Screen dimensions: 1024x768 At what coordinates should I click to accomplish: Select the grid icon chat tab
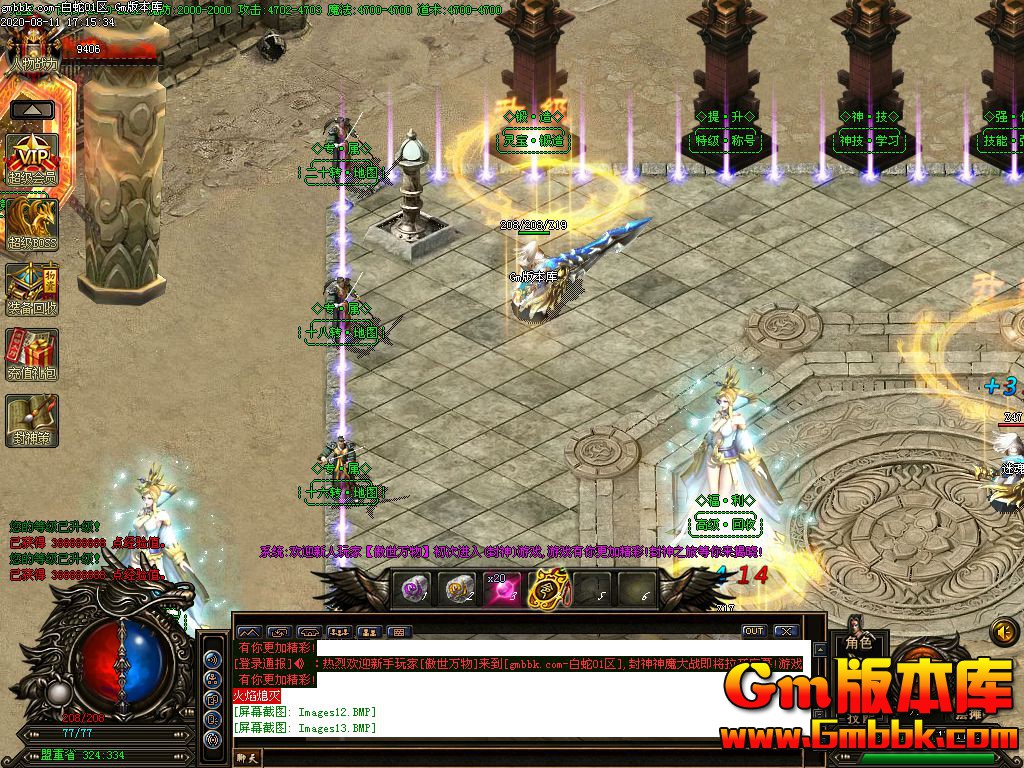(x=399, y=632)
